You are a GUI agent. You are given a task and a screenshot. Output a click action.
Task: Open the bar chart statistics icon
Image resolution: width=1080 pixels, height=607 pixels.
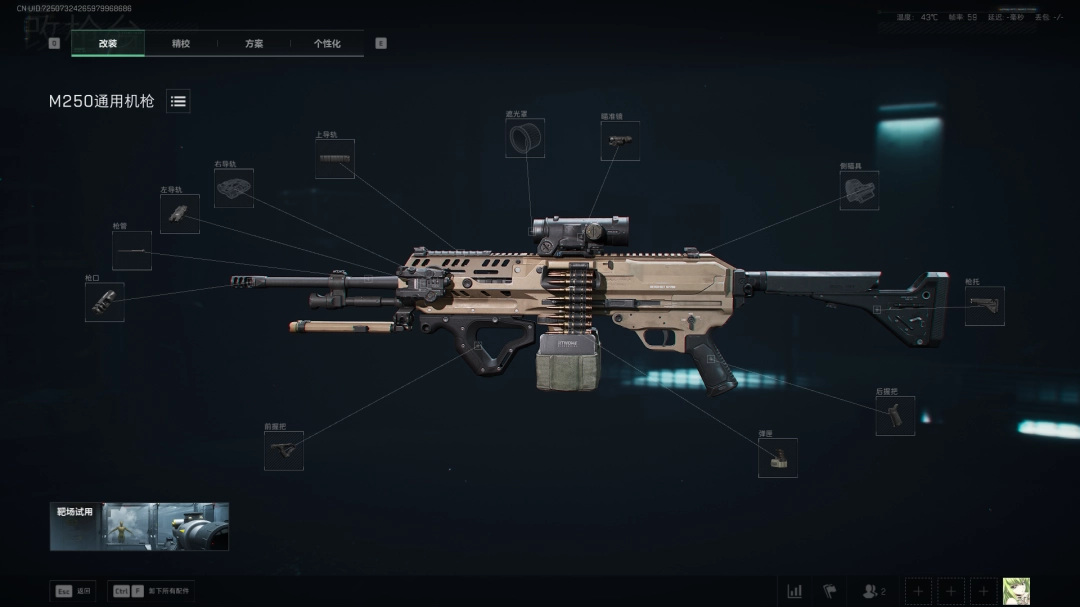click(795, 591)
